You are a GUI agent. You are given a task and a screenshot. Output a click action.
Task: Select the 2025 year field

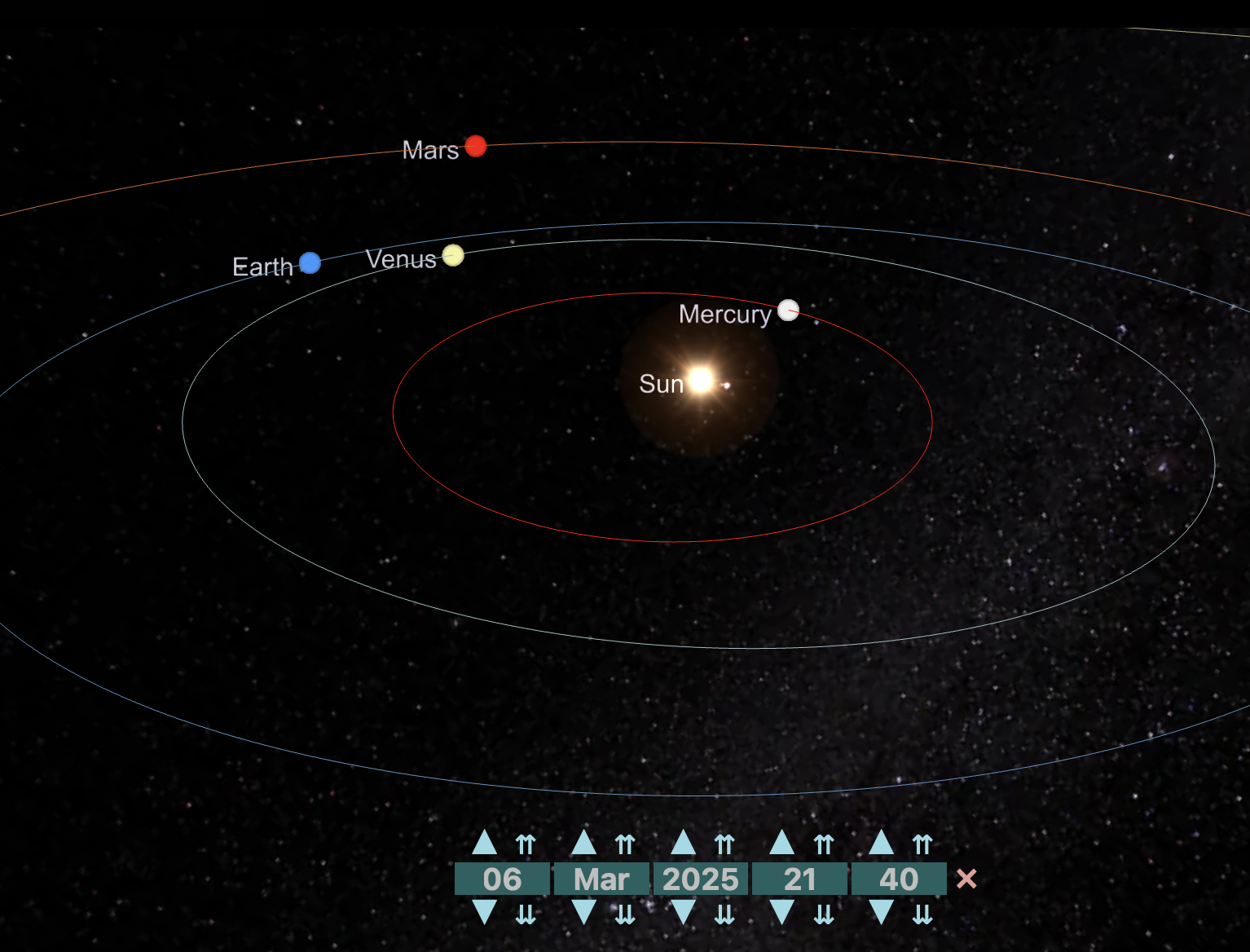click(701, 879)
